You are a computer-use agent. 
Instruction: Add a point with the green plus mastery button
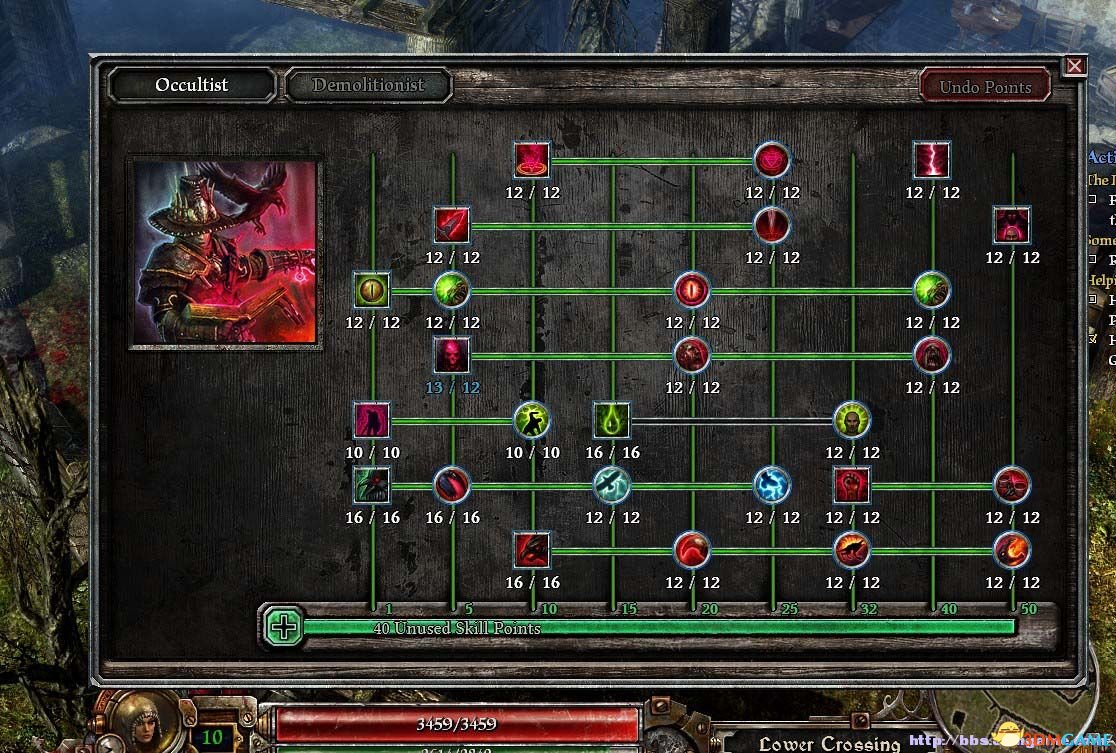point(285,627)
